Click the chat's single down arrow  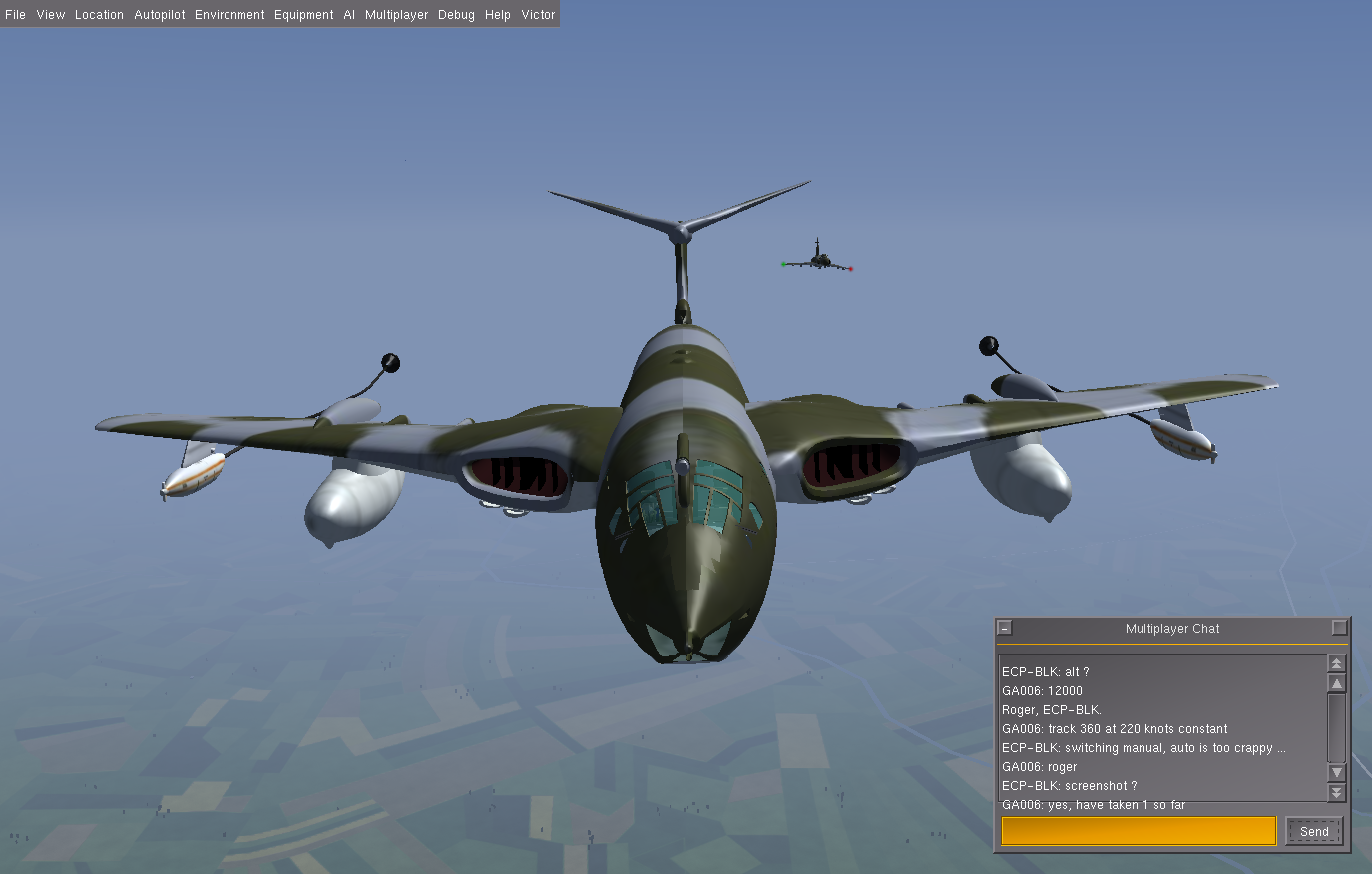[x=1337, y=773]
